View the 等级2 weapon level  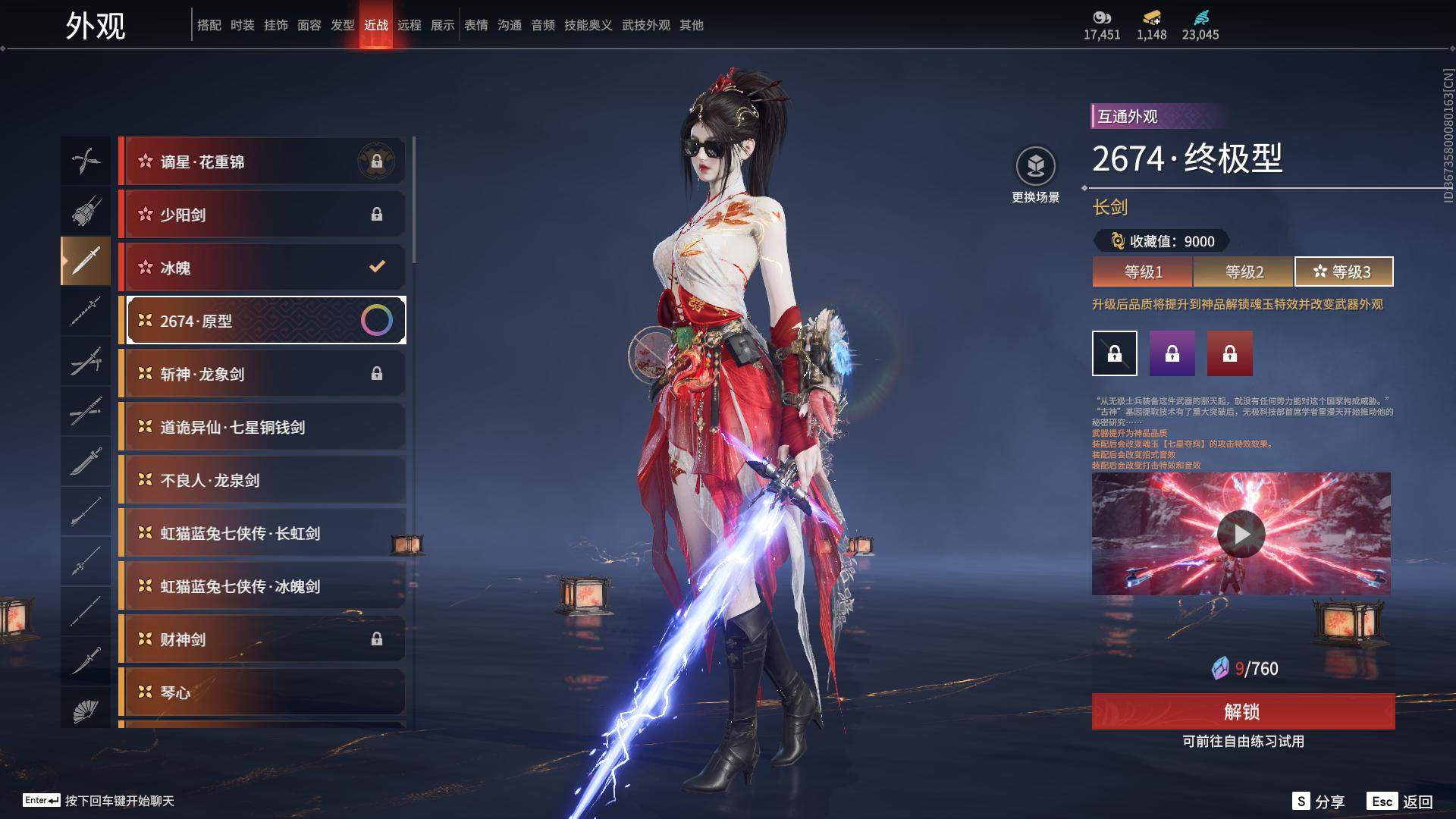coord(1244,271)
